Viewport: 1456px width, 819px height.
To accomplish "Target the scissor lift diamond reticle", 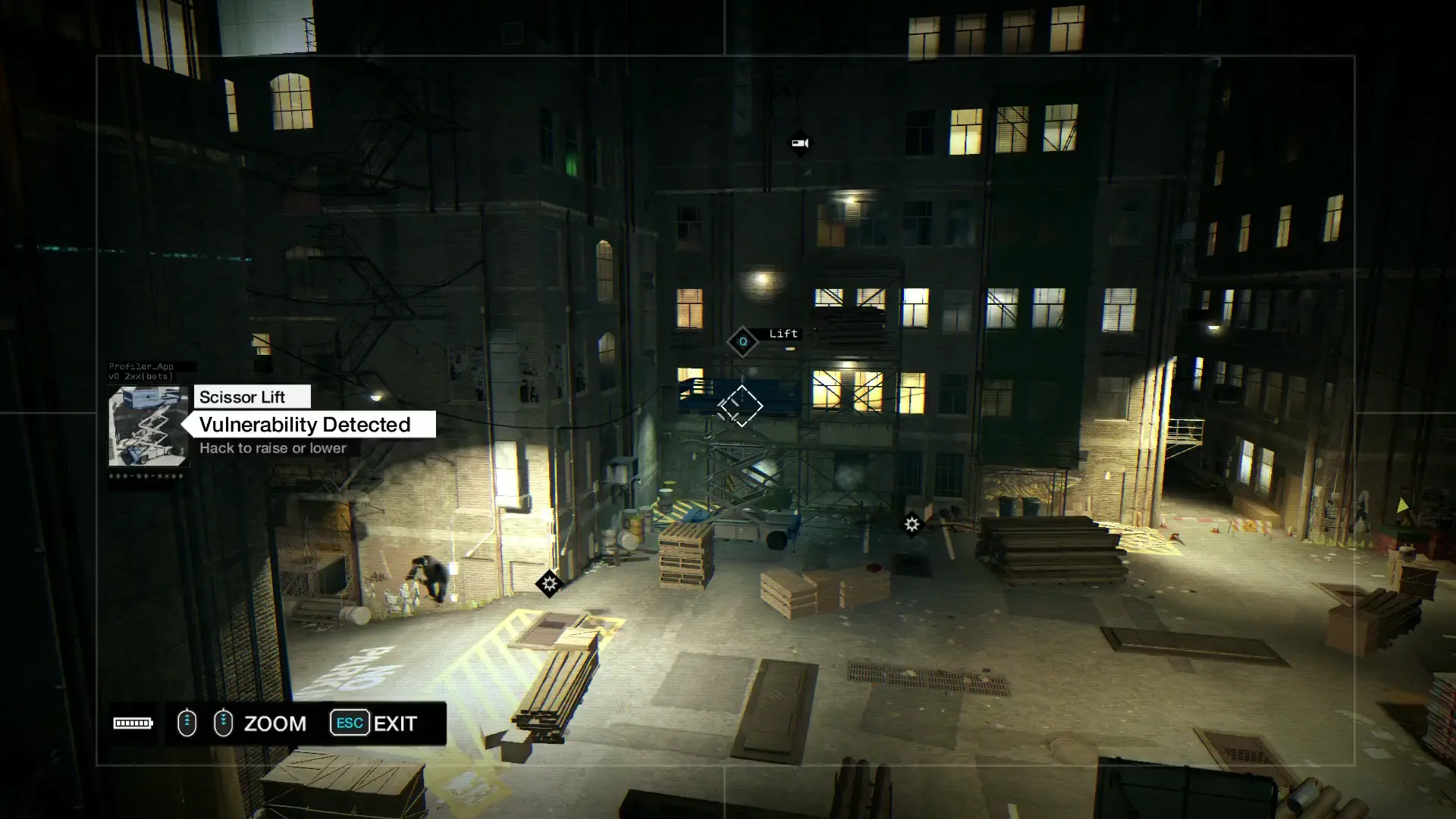I will coord(741,406).
